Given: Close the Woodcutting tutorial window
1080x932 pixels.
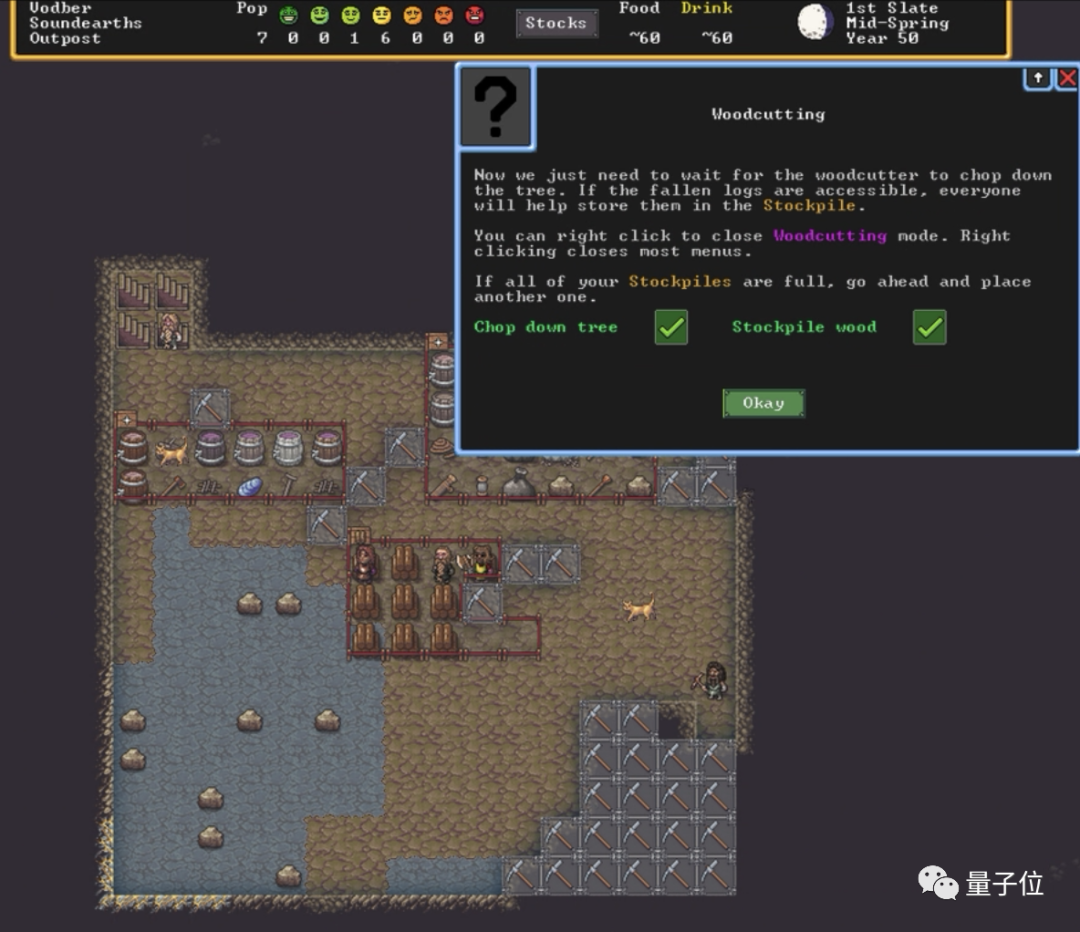Looking at the screenshot, I should pyautogui.click(x=1067, y=78).
